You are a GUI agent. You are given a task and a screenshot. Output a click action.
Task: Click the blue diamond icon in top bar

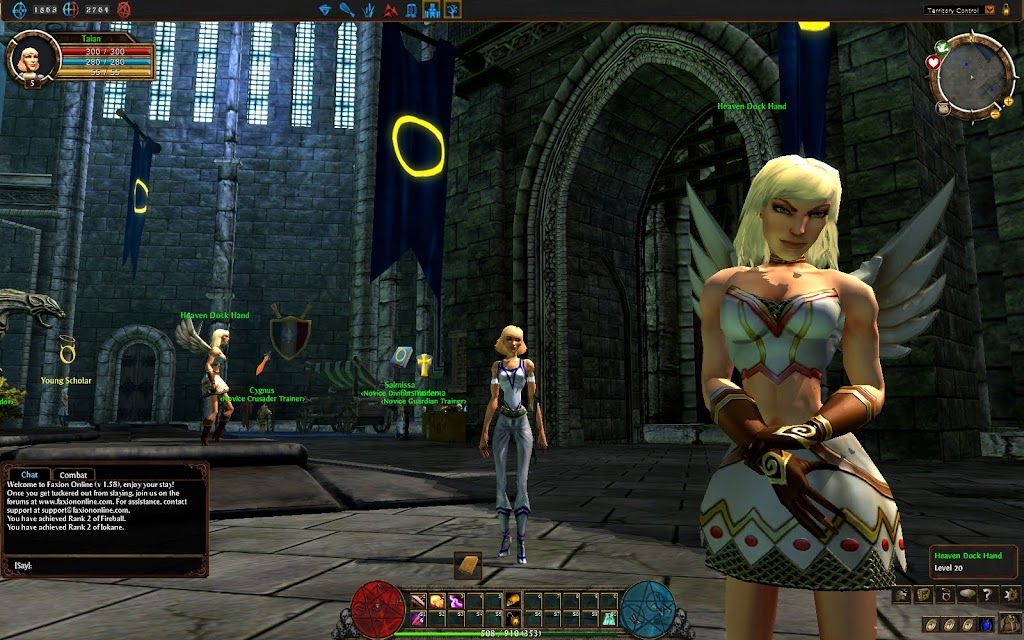[x=325, y=10]
